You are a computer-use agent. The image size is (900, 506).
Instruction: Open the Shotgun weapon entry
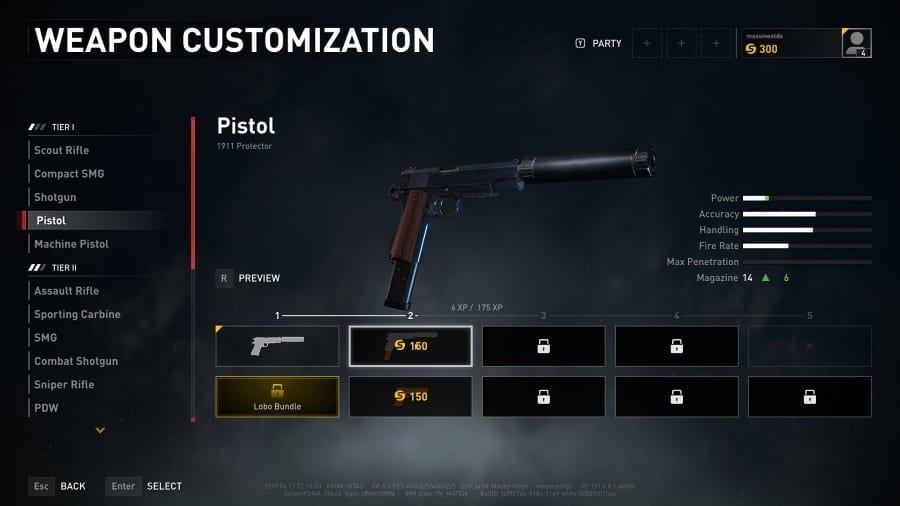point(55,197)
